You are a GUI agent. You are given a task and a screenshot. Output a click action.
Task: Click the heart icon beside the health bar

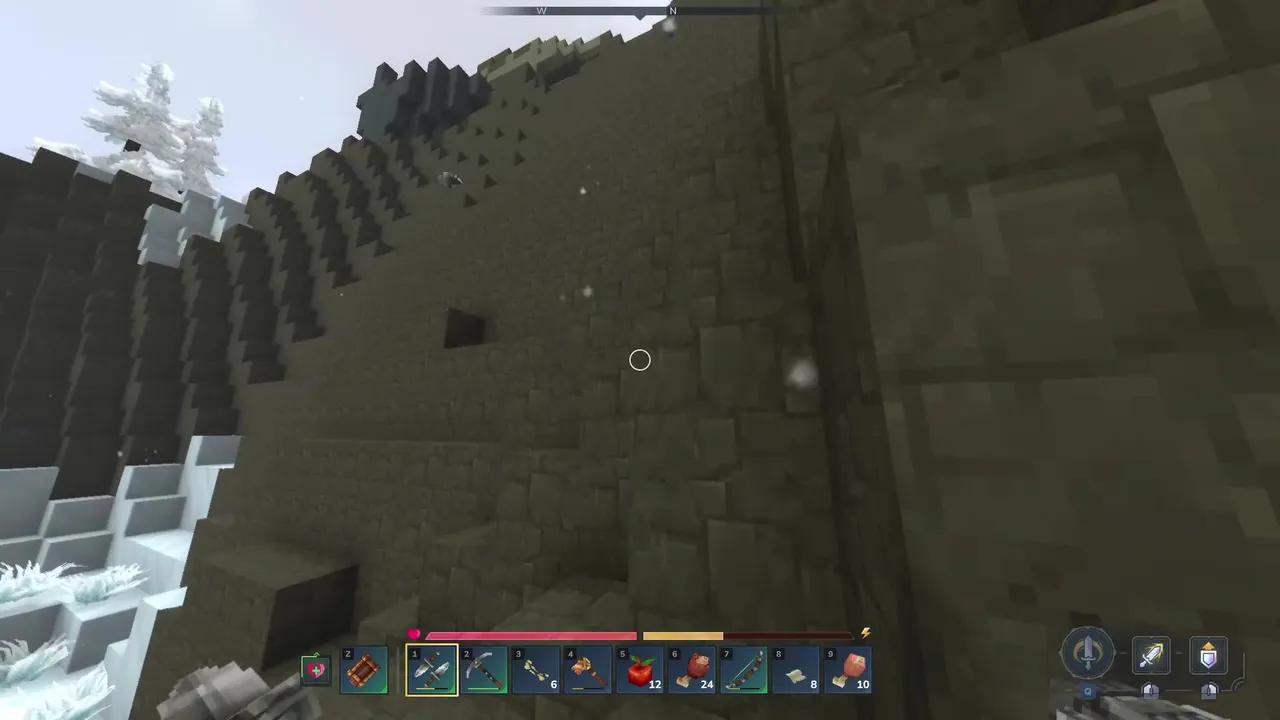click(414, 633)
